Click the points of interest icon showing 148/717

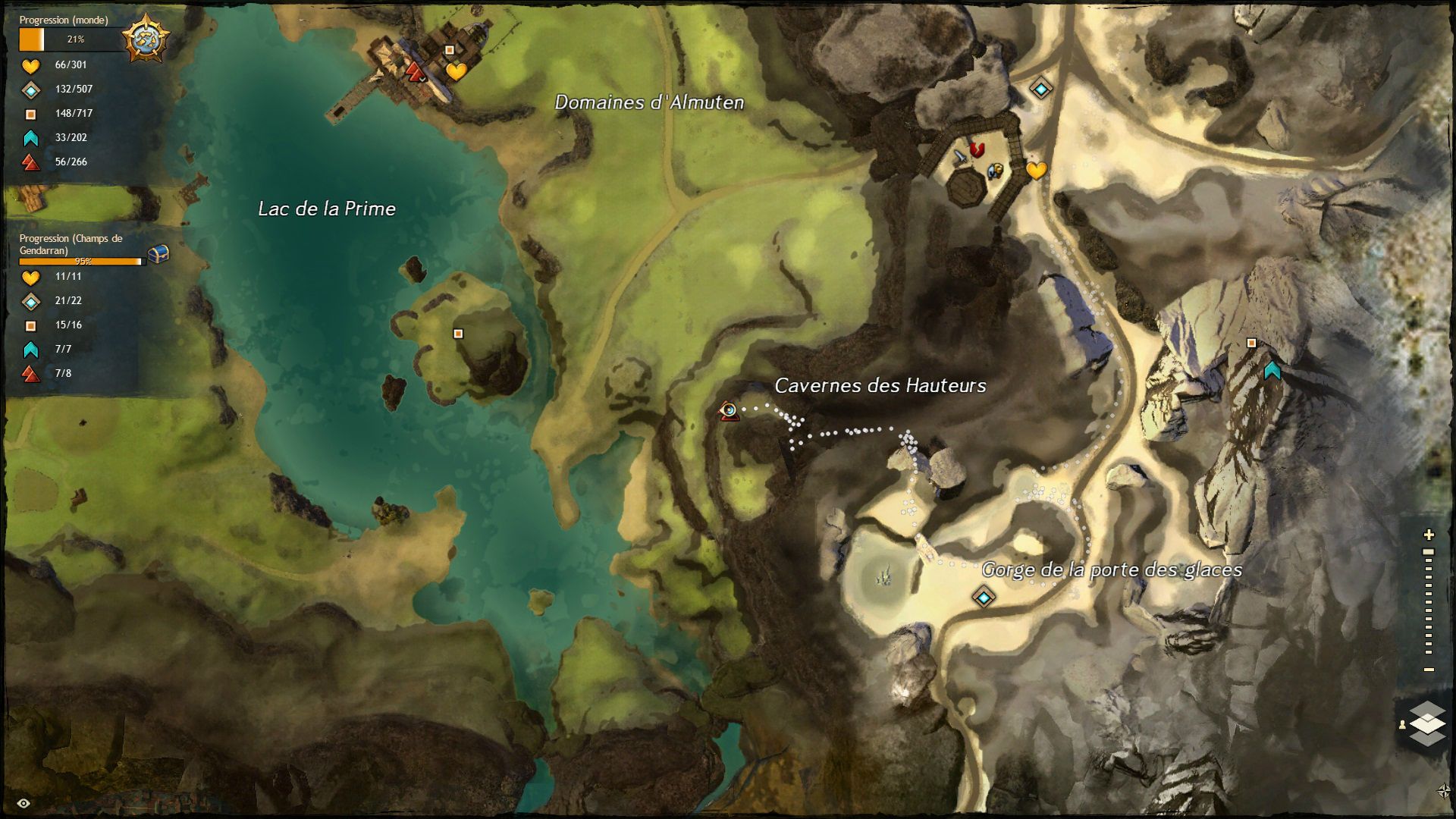tap(30, 113)
